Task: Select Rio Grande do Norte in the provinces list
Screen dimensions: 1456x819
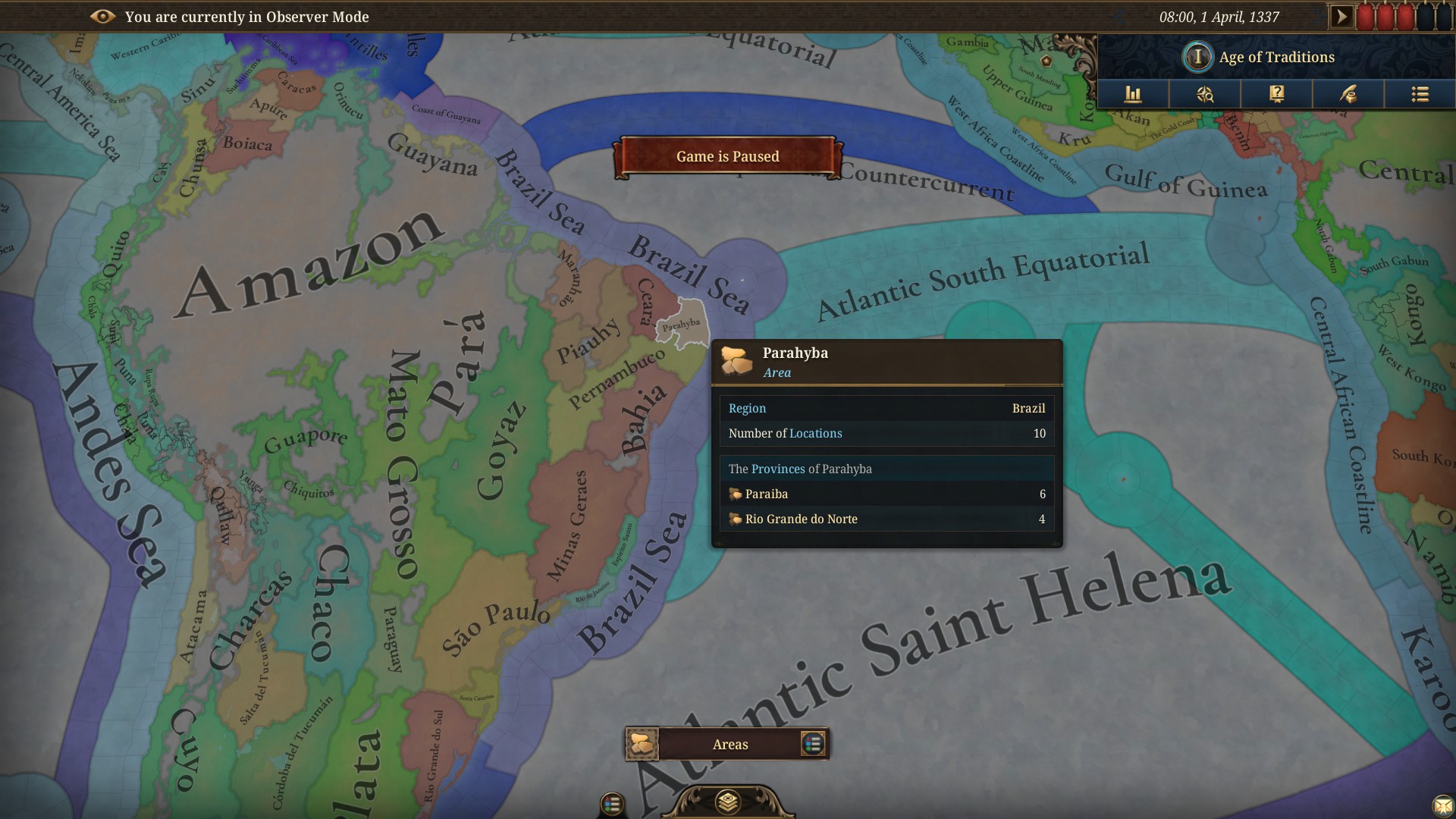Action: (x=801, y=519)
